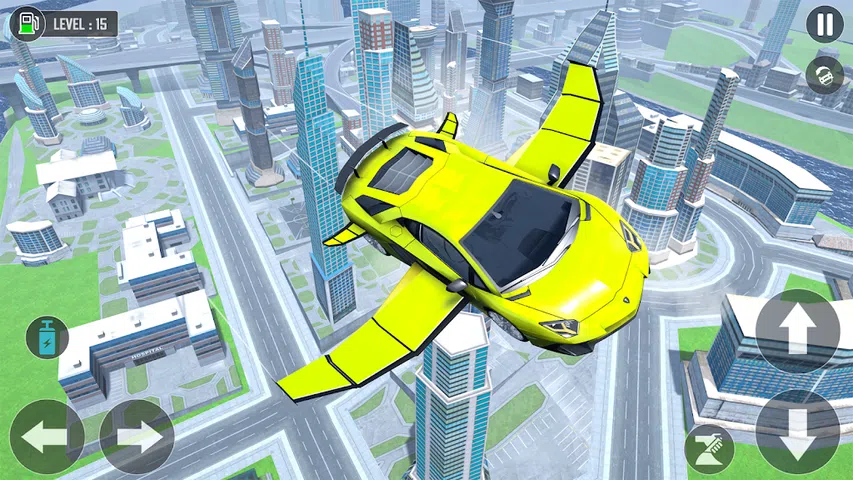Steer right with the right arrow
This screenshot has height=480, width=853.
[x=137, y=436]
